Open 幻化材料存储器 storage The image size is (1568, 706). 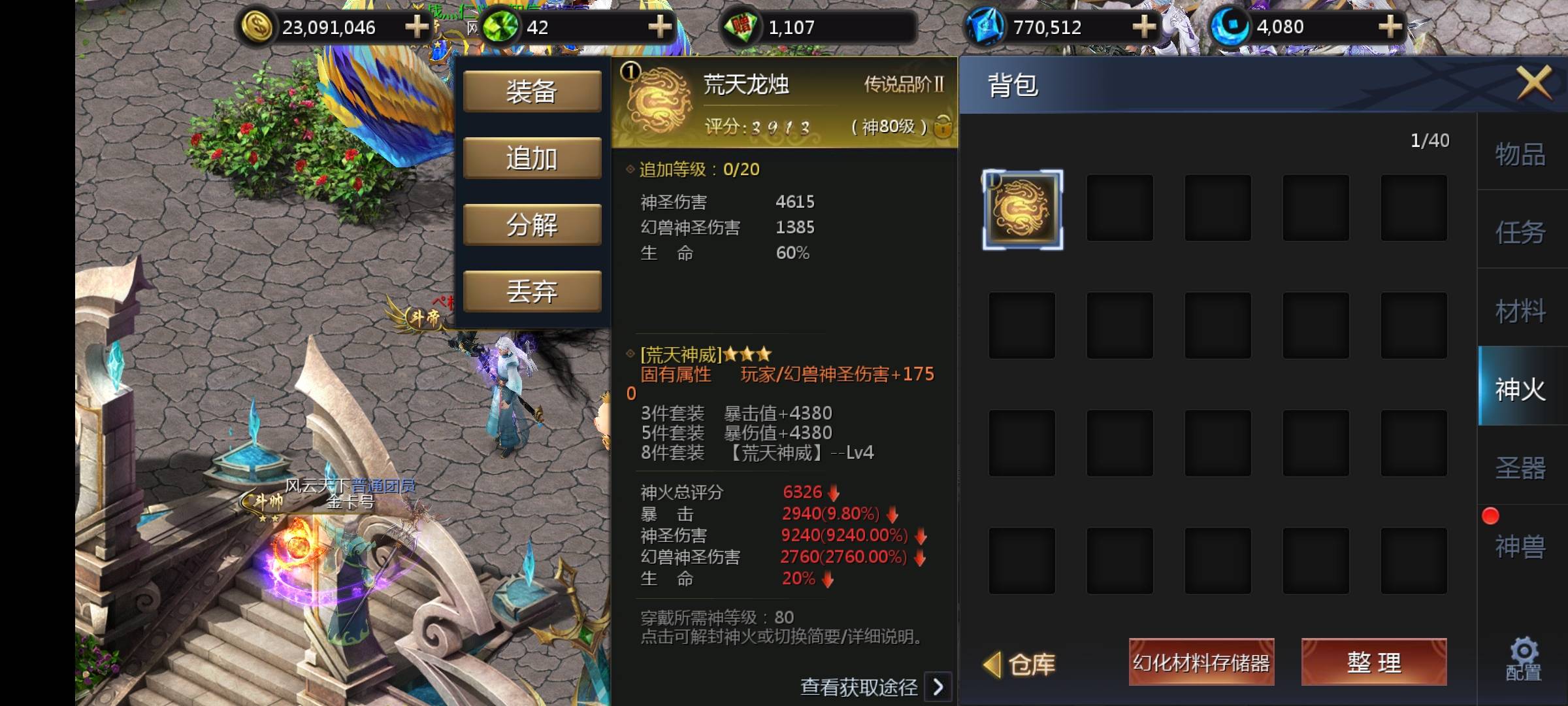1201,662
